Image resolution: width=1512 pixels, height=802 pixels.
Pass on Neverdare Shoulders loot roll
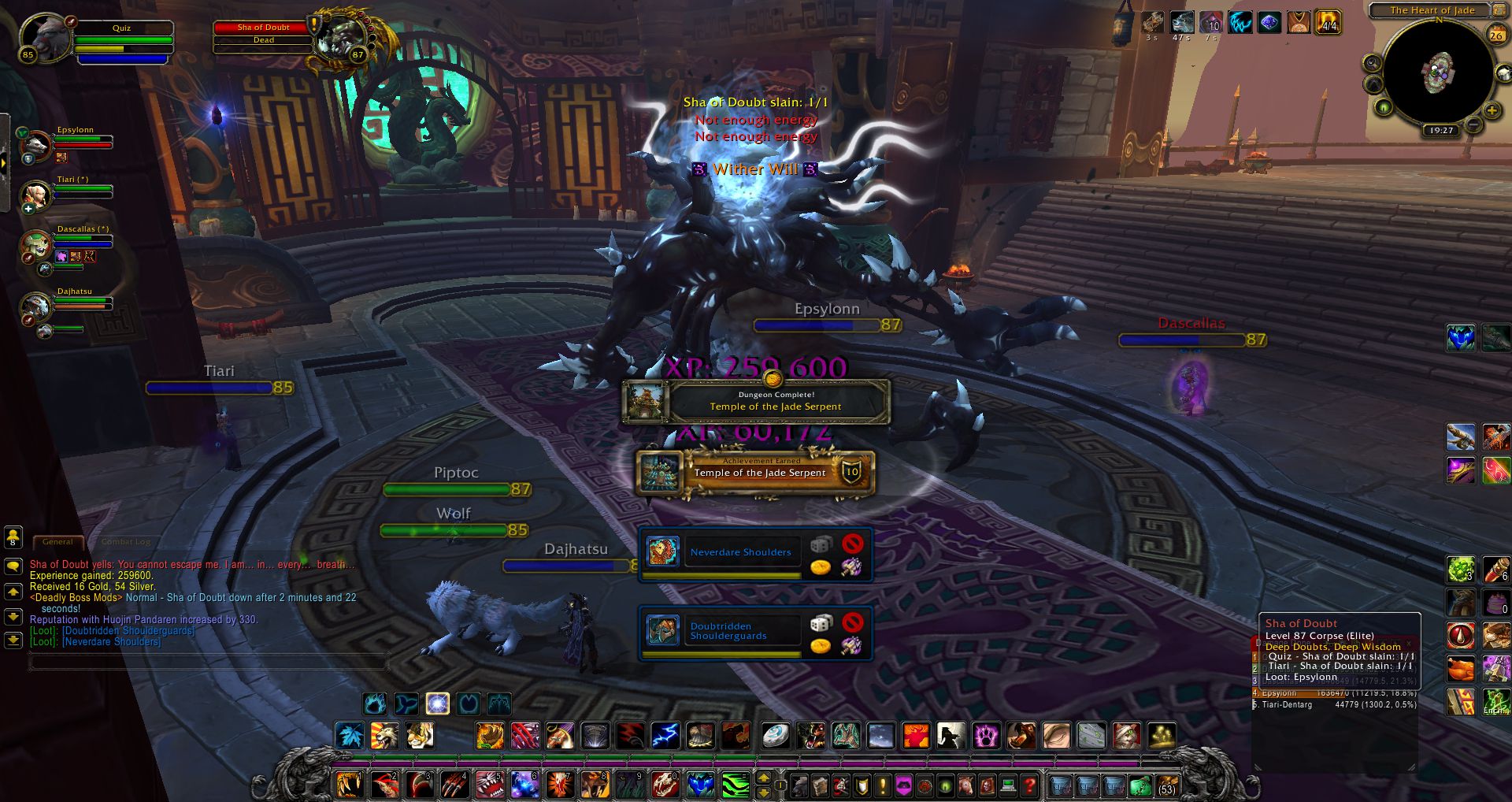(x=852, y=544)
